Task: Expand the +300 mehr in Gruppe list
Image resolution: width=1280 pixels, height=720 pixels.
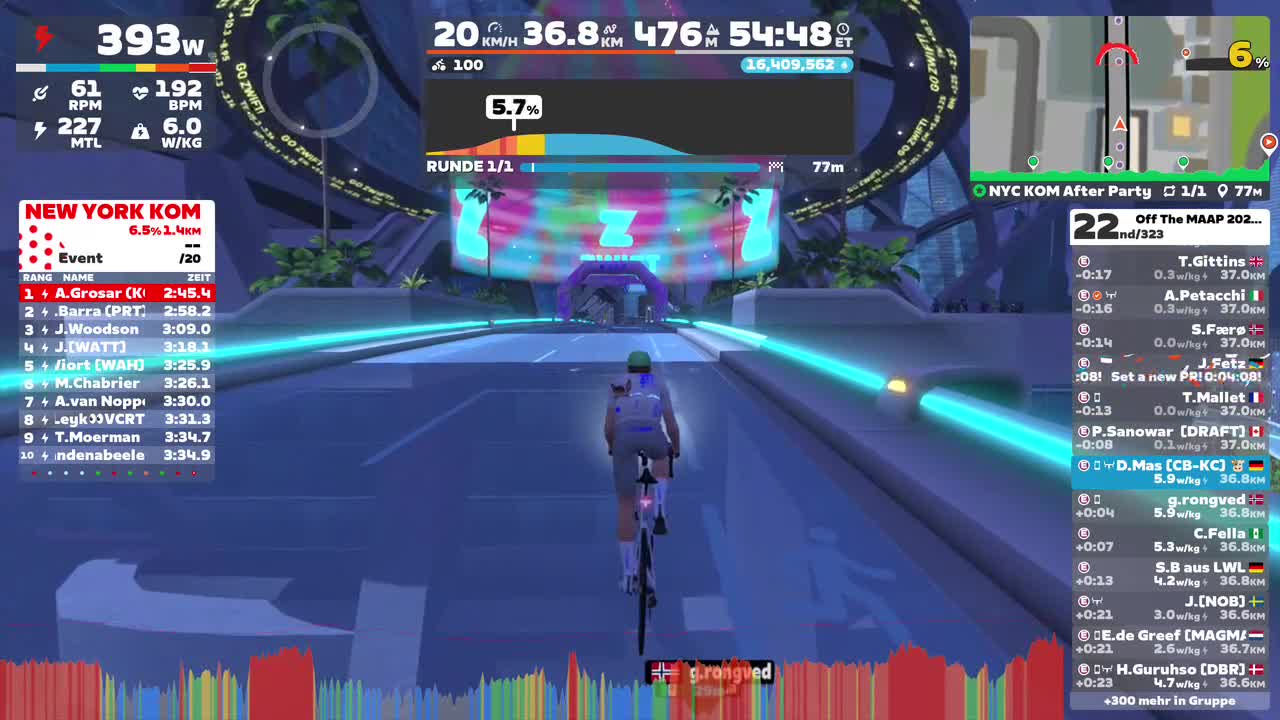Action: click(1168, 701)
